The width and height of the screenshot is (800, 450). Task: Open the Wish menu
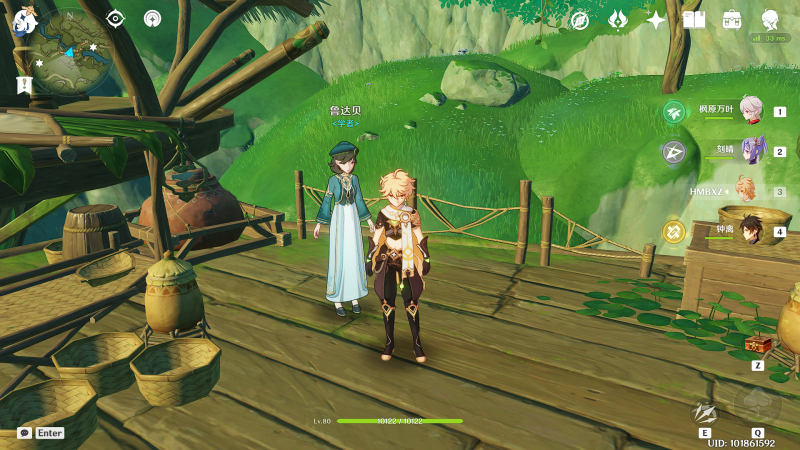click(618, 20)
